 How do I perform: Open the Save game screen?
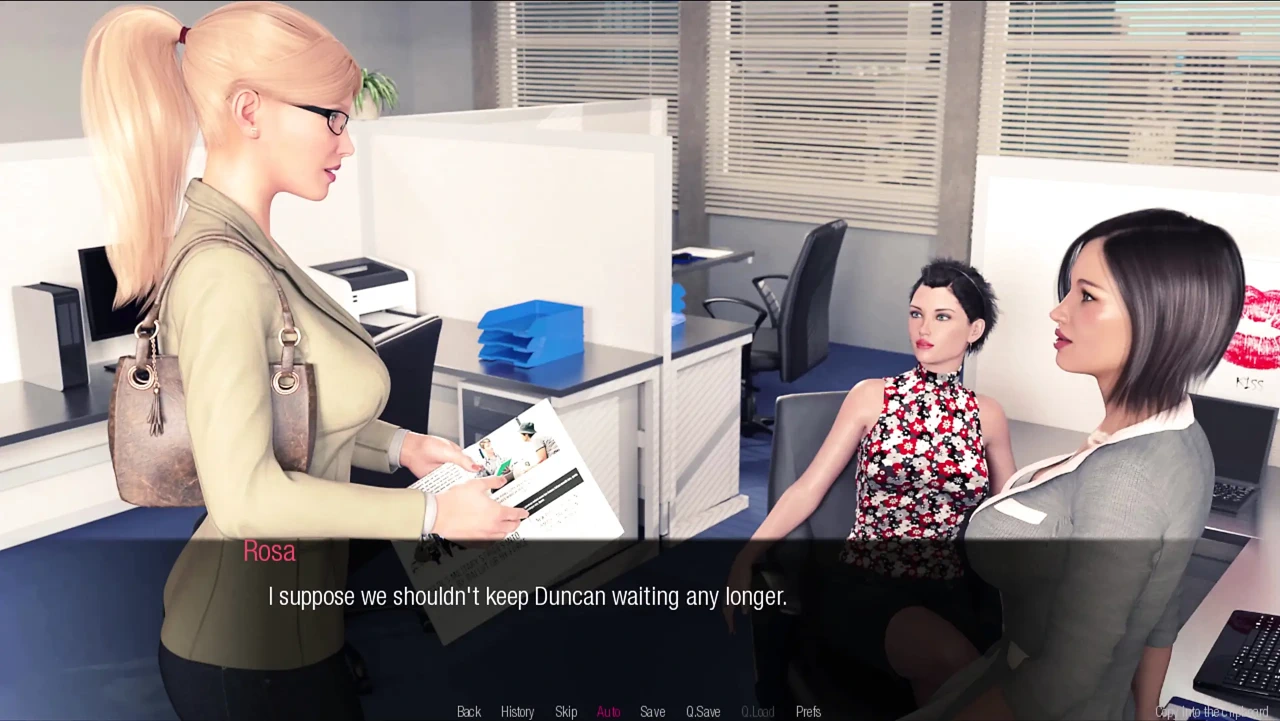(652, 711)
